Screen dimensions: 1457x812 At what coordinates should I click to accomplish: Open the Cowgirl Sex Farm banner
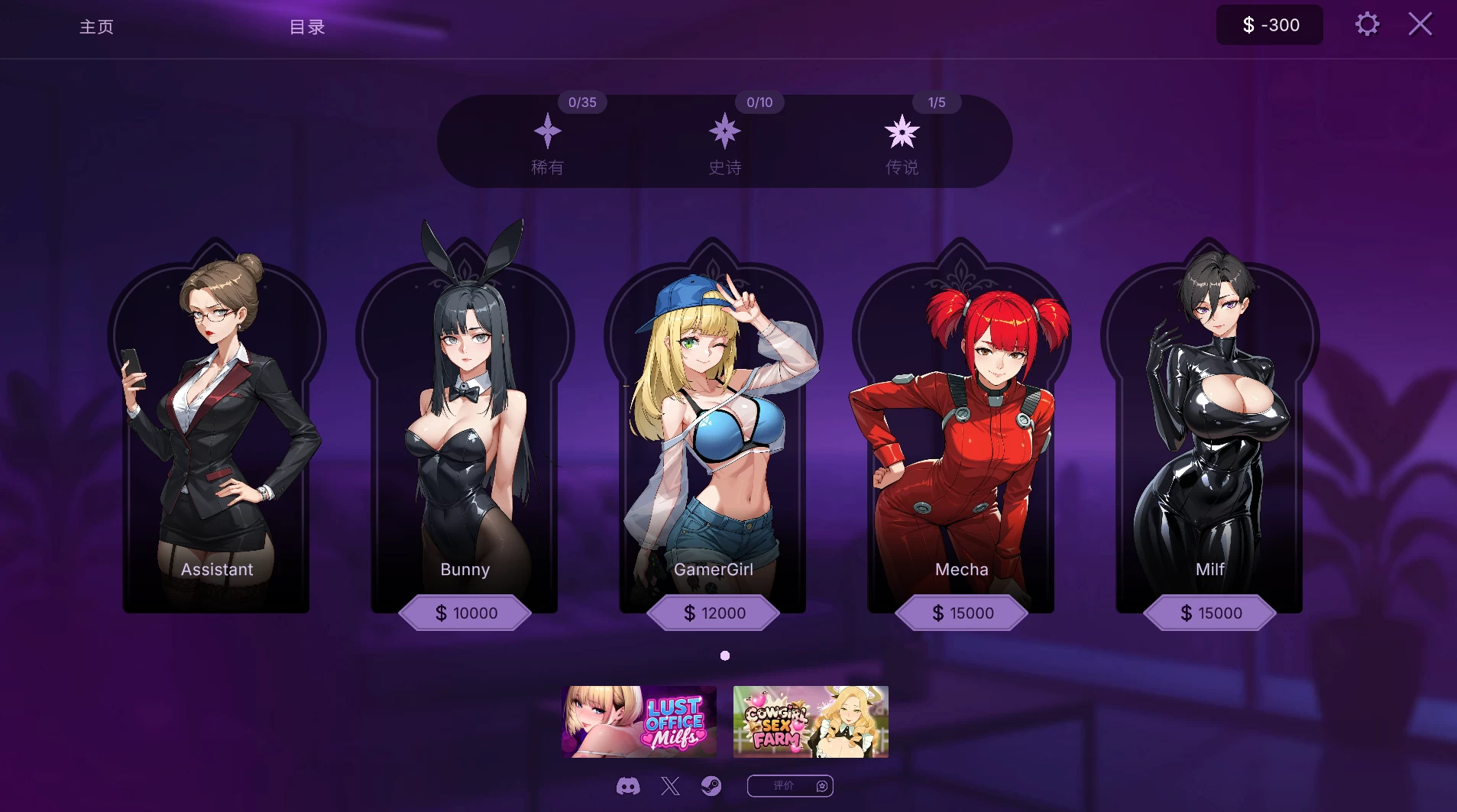point(810,720)
